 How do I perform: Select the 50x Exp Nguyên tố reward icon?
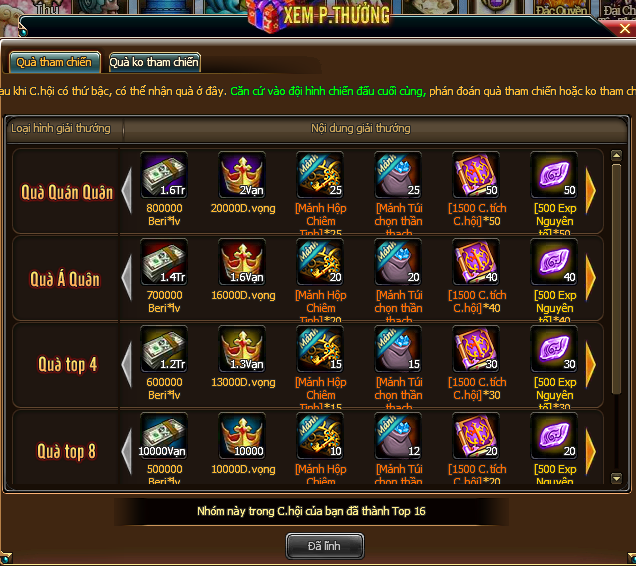point(554,176)
